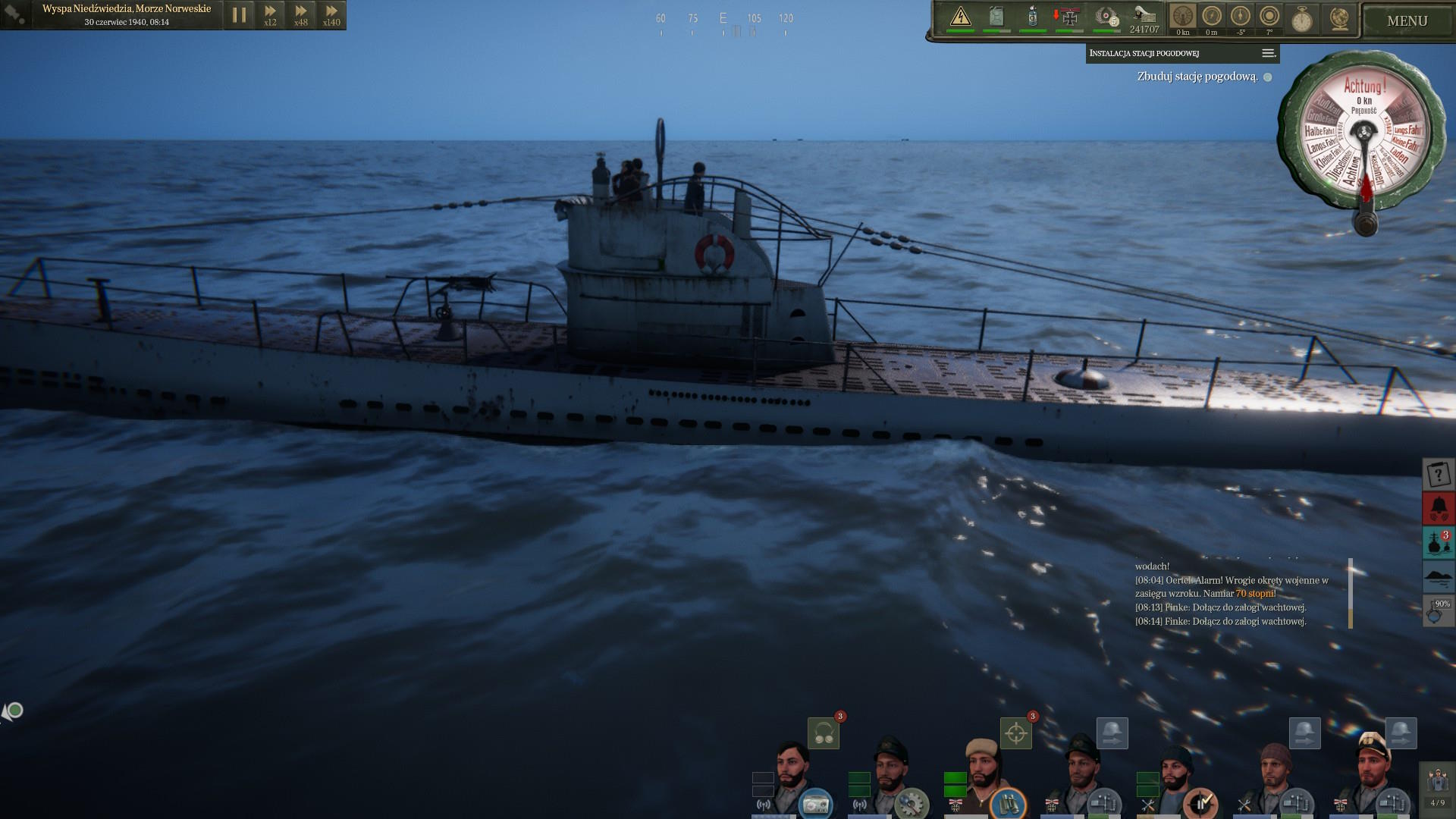The height and width of the screenshot is (819, 1456).
Task: Set time compression to x140
Action: point(331,14)
